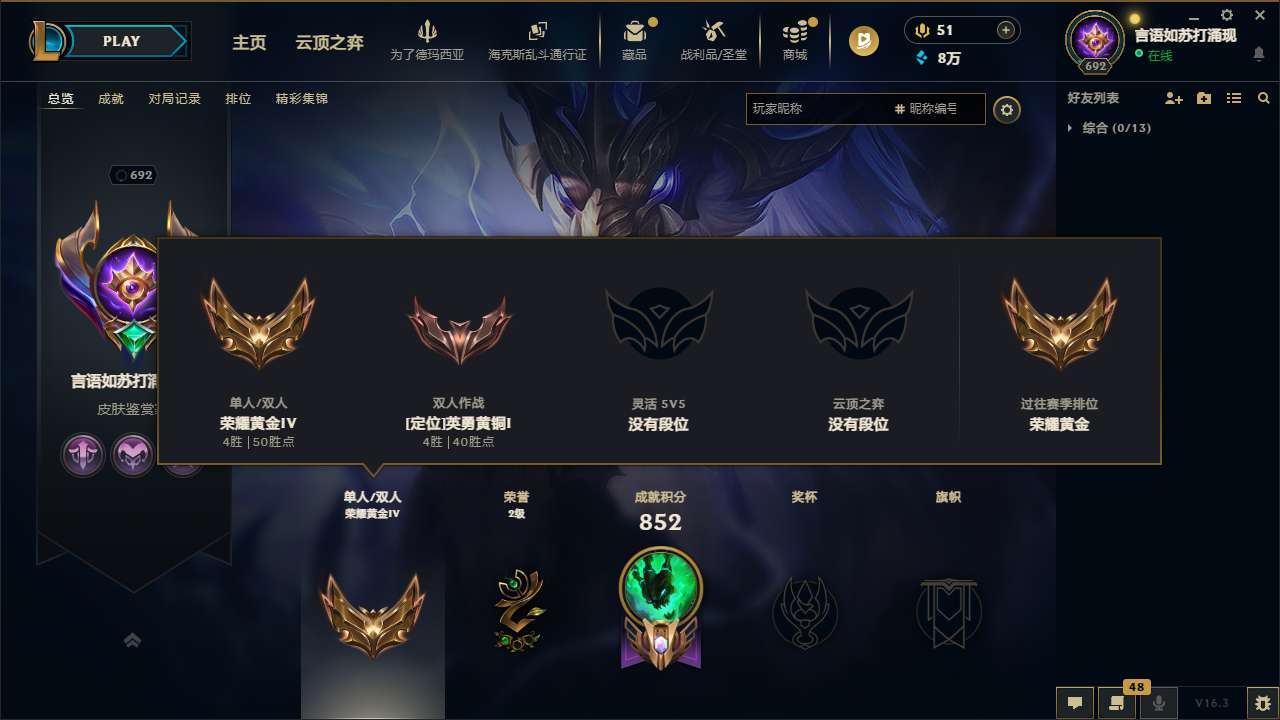The height and width of the screenshot is (720, 1280).
Task: Open friend search with the magnifier icon
Action: (x=1263, y=98)
